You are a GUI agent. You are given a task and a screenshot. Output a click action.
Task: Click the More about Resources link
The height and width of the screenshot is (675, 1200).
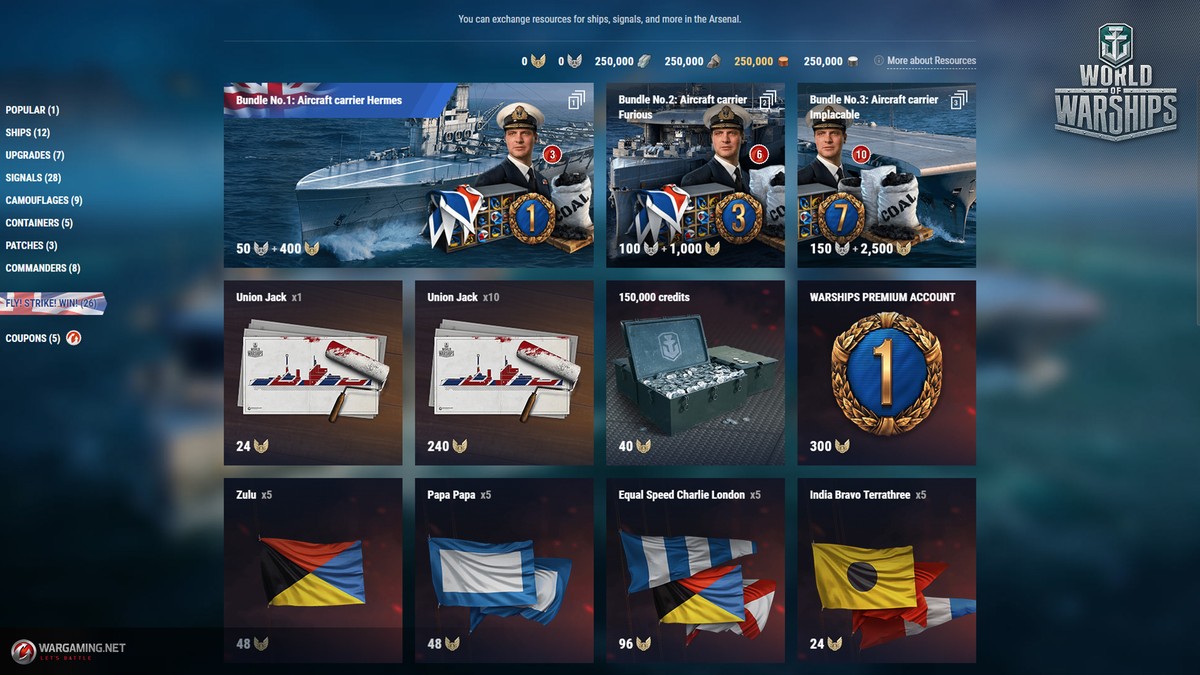(x=930, y=61)
